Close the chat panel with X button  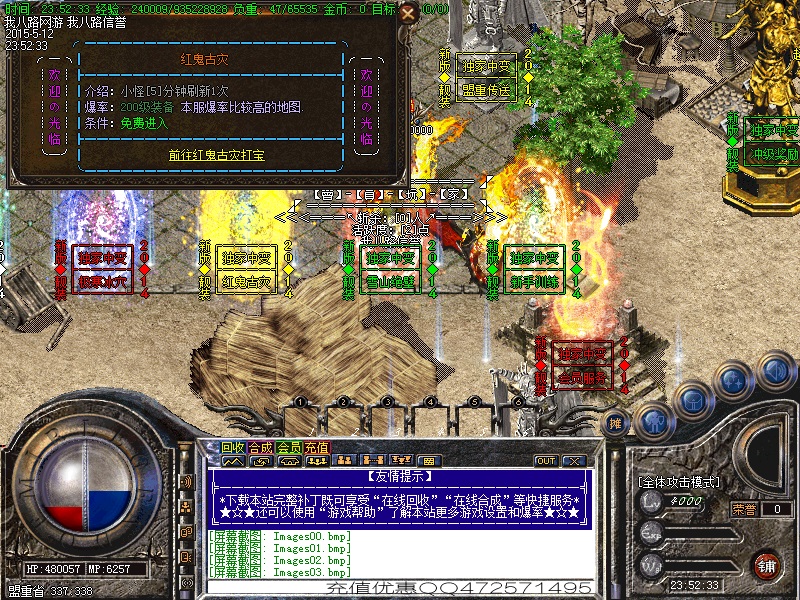click(x=573, y=461)
